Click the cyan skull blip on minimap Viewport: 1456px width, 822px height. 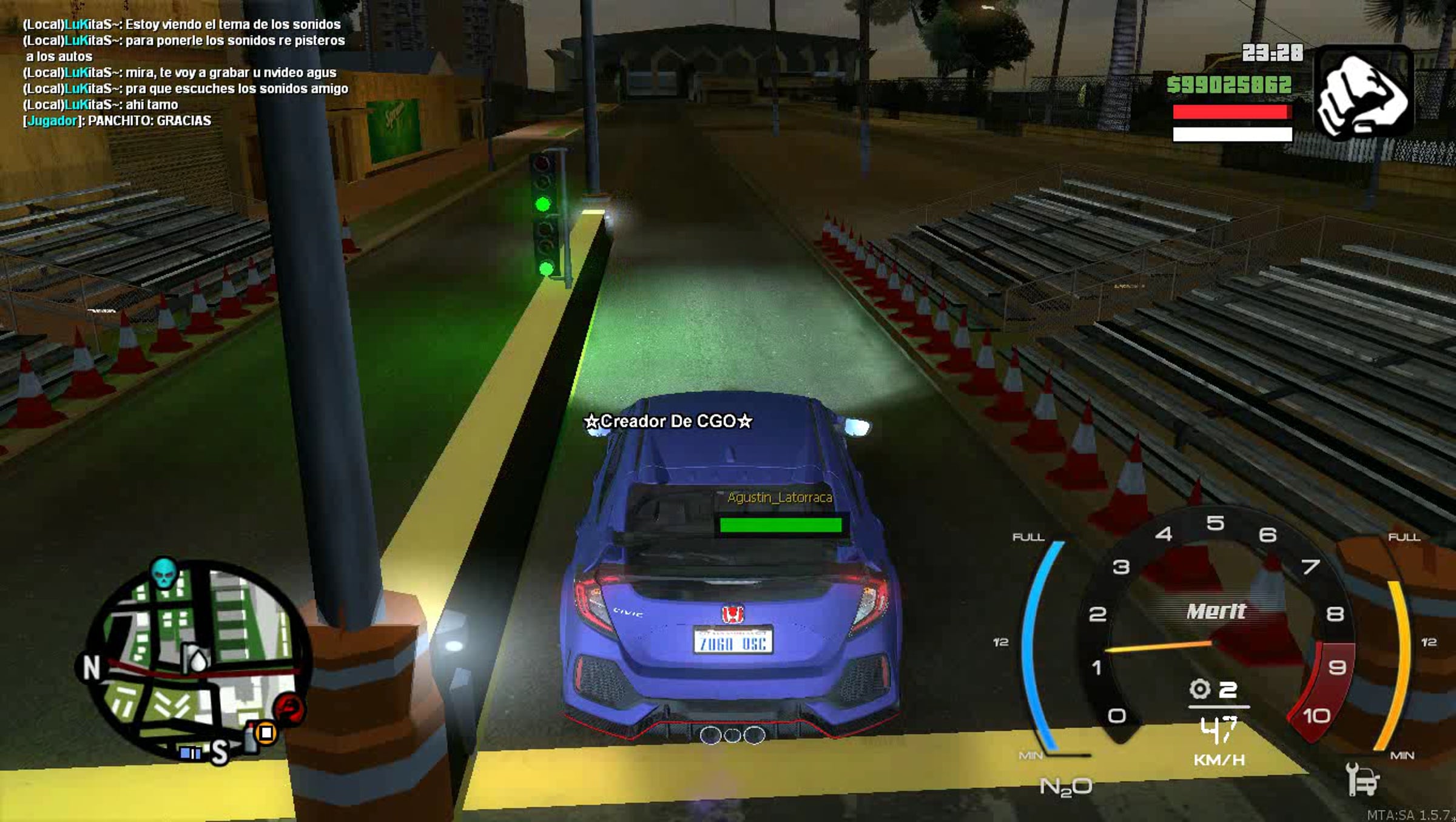(x=164, y=571)
